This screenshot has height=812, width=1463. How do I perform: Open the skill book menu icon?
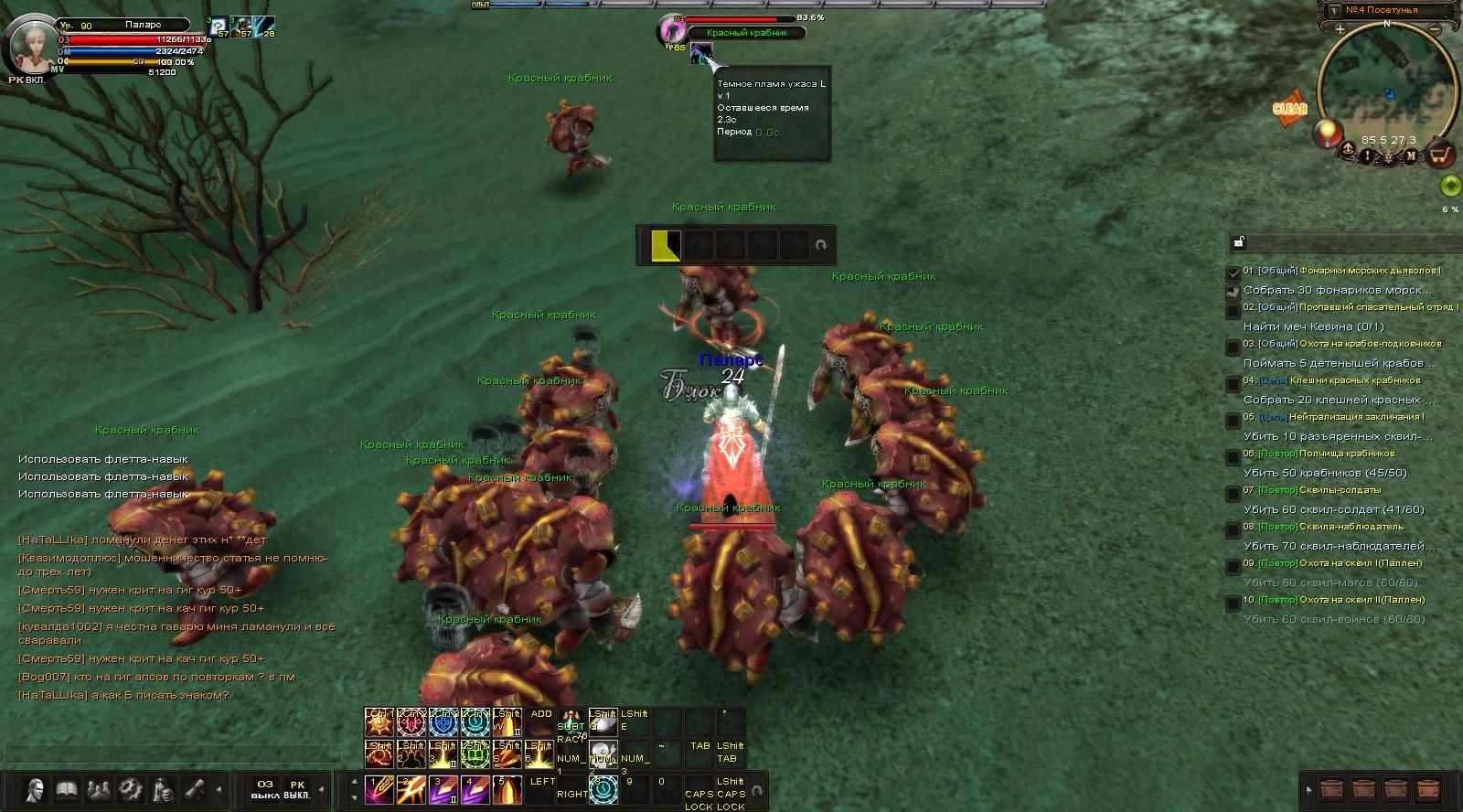point(66,789)
